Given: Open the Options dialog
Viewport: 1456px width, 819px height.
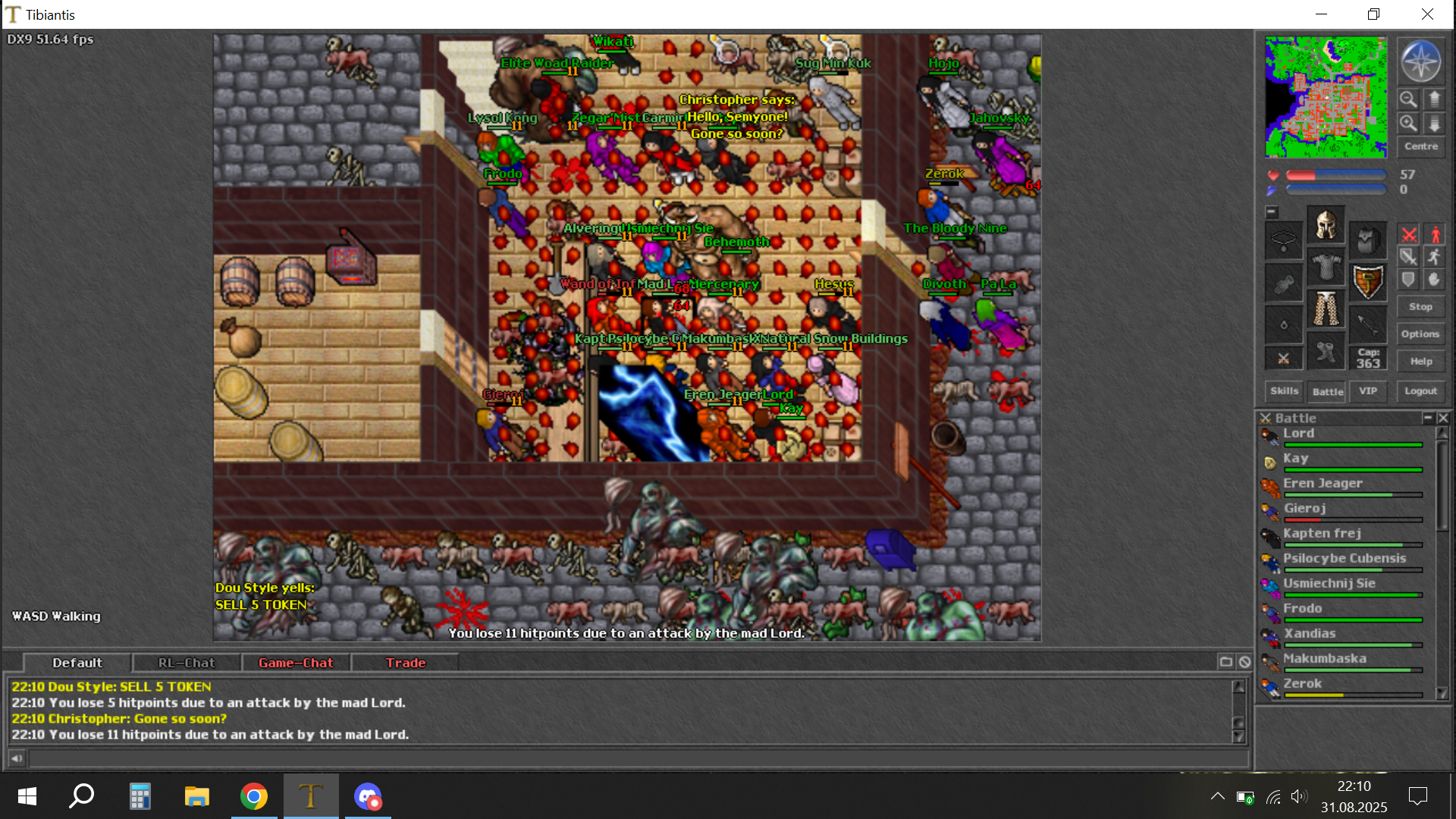Looking at the screenshot, I should (x=1420, y=334).
